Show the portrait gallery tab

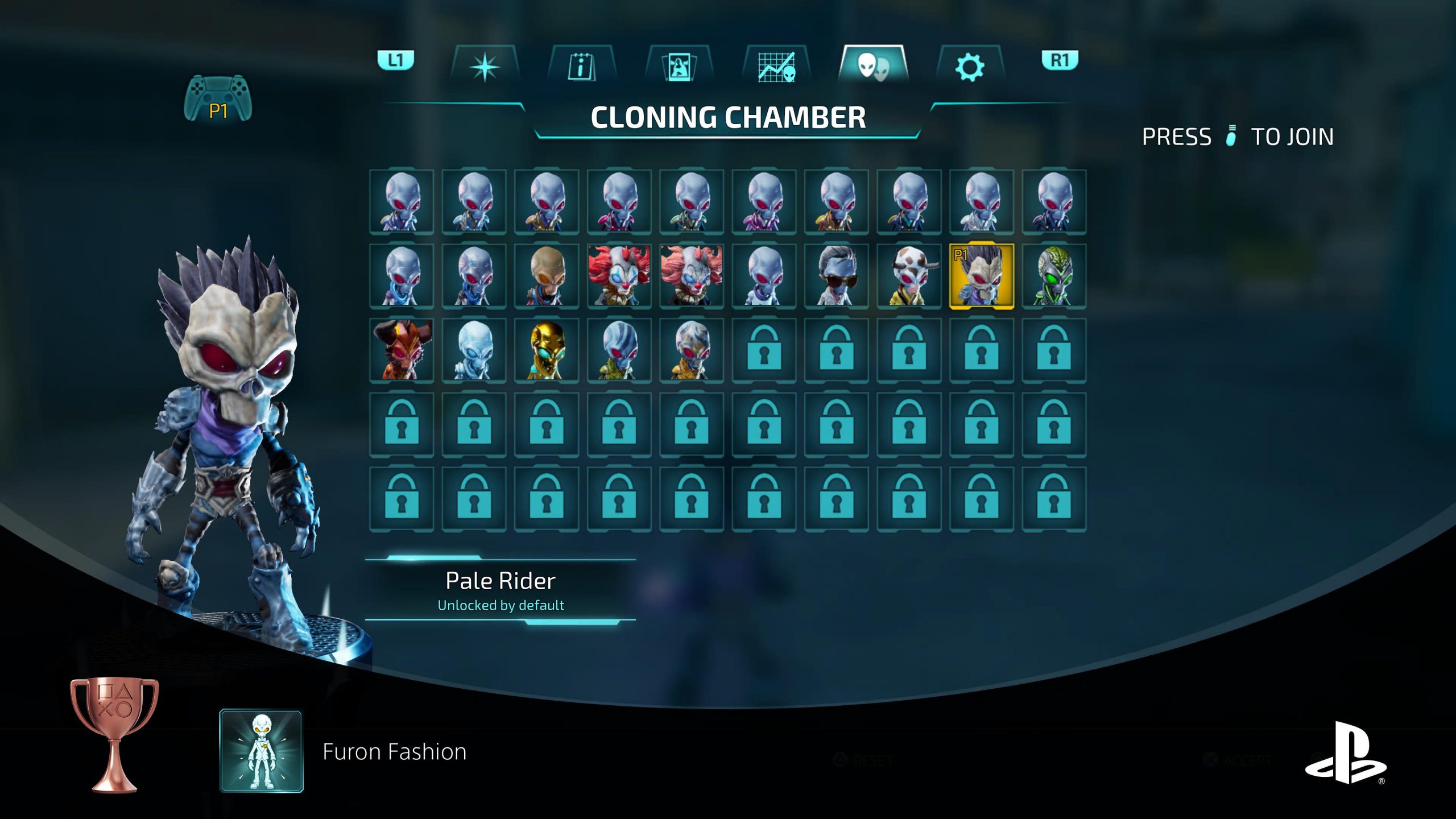coord(679,67)
